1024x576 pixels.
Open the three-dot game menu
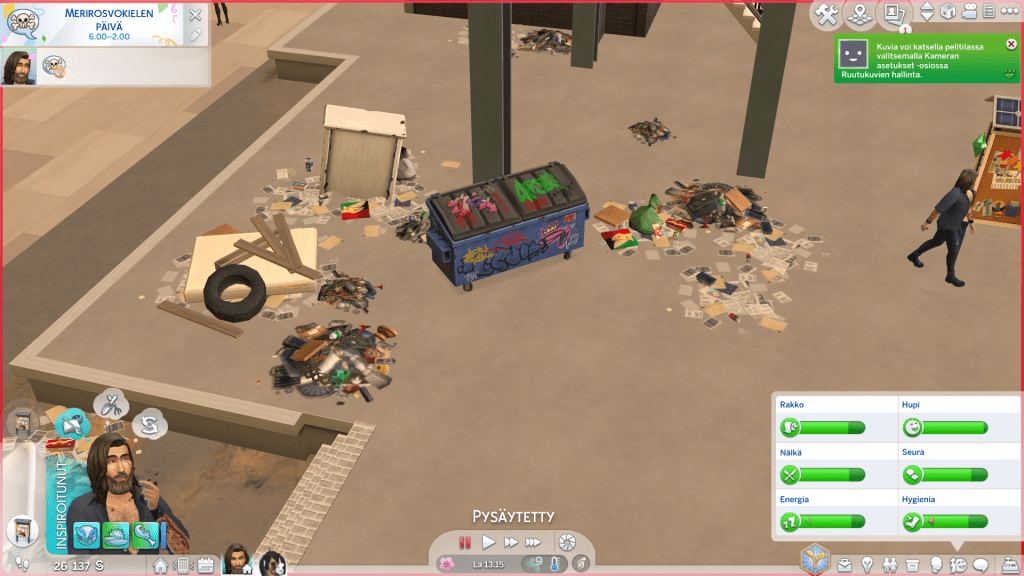[x=1010, y=12]
